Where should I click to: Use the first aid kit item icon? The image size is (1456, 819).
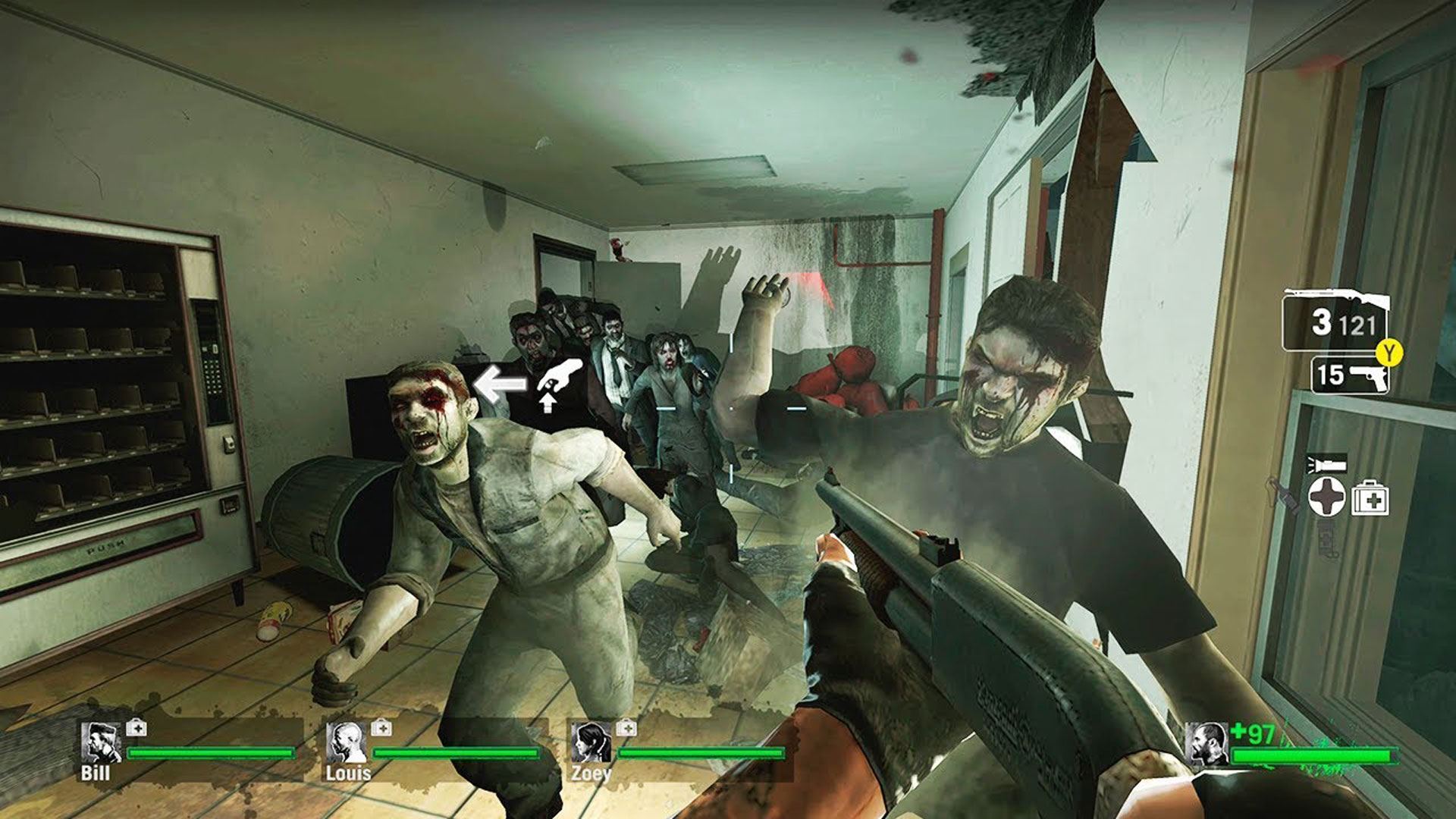point(1370,497)
